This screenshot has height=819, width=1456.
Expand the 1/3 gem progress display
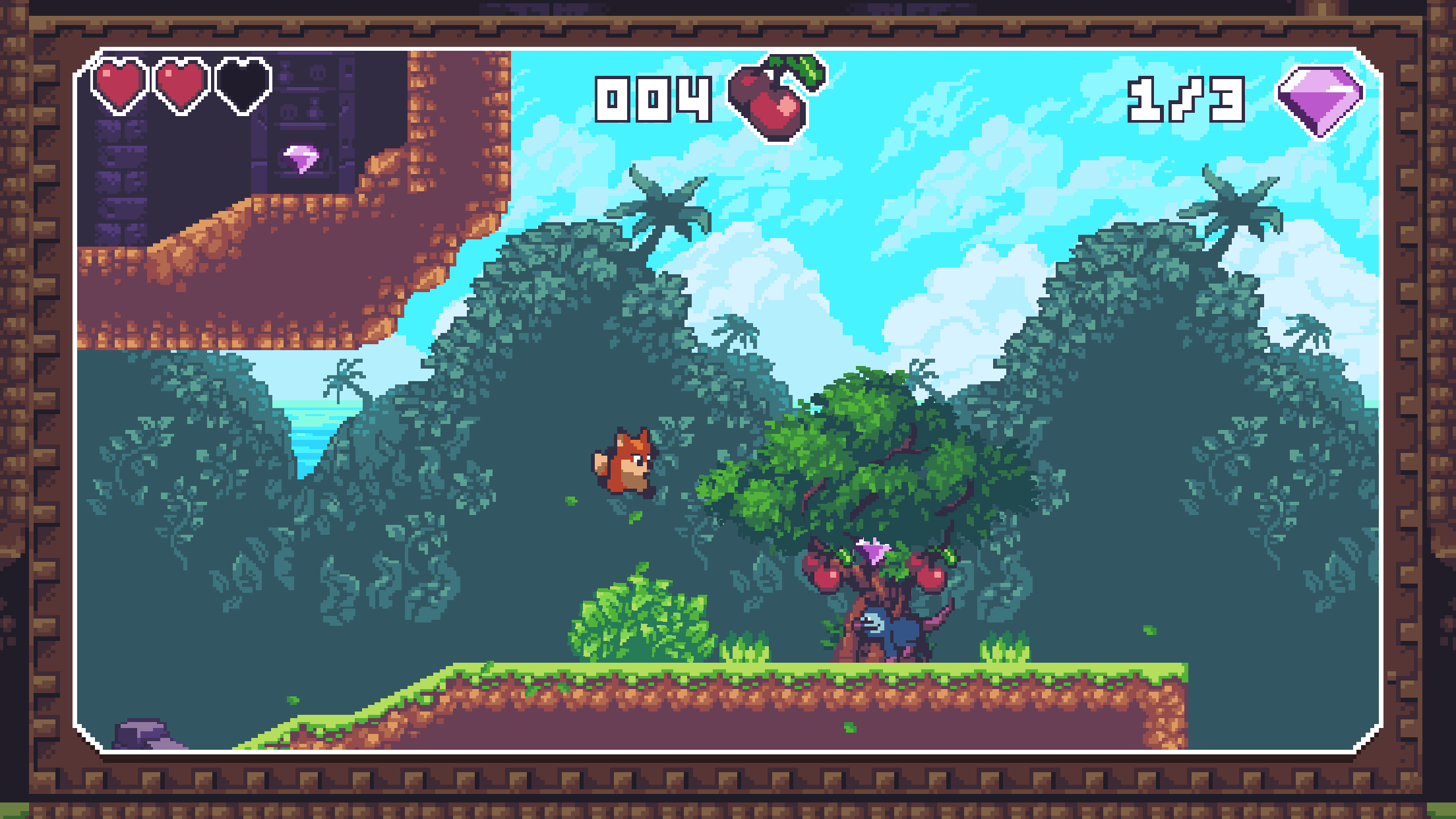tap(1187, 99)
